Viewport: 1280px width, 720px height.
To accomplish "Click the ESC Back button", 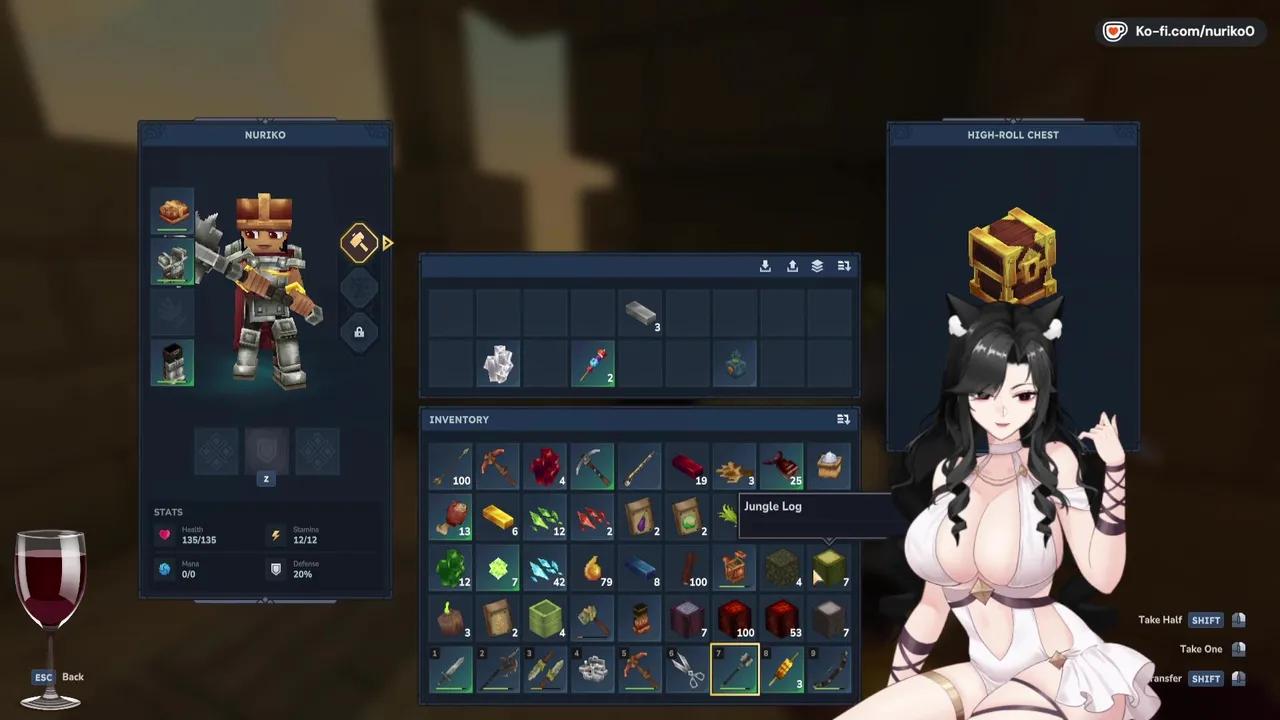I will click(55, 677).
